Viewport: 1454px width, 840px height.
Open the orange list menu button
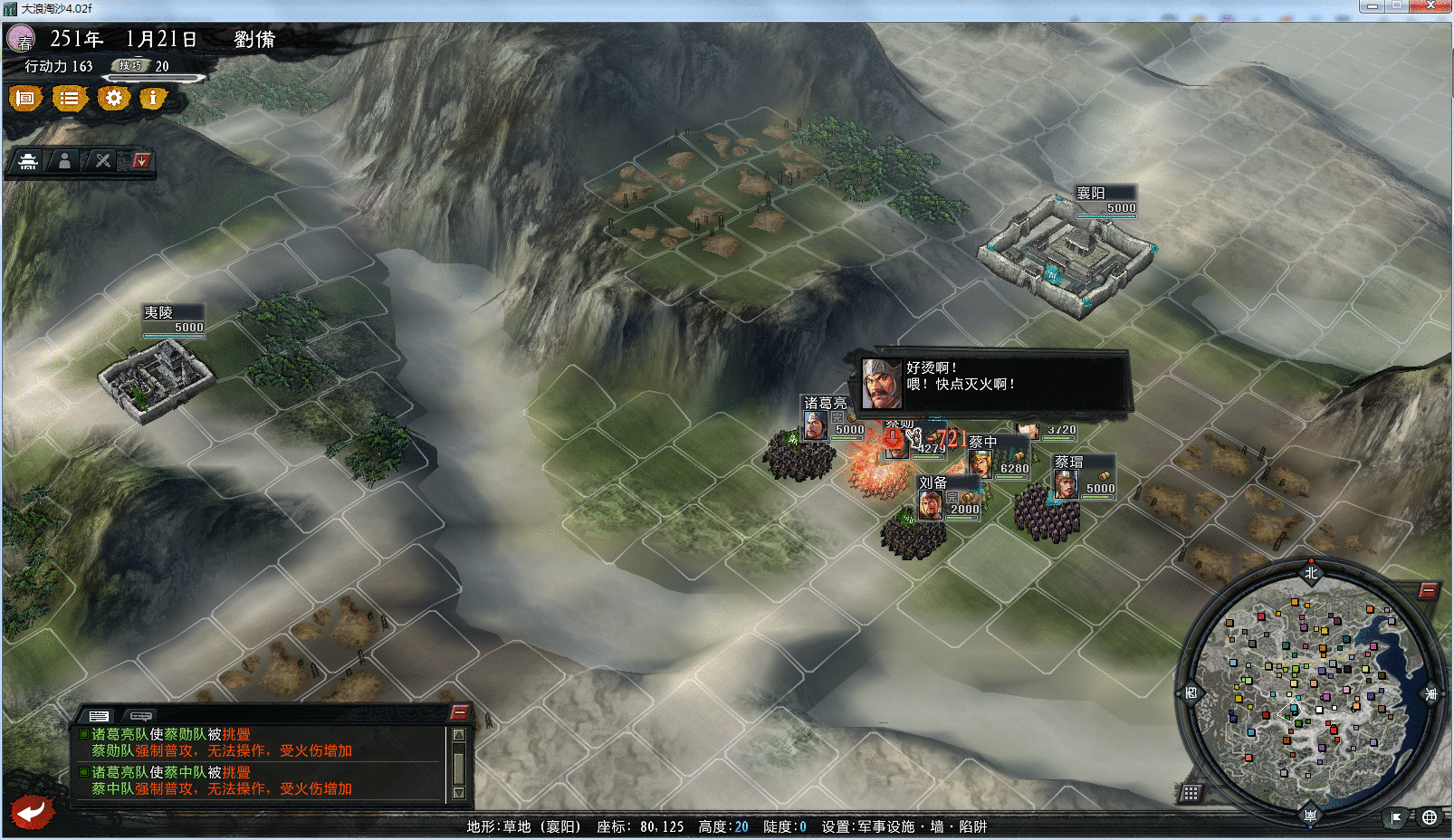point(69,98)
